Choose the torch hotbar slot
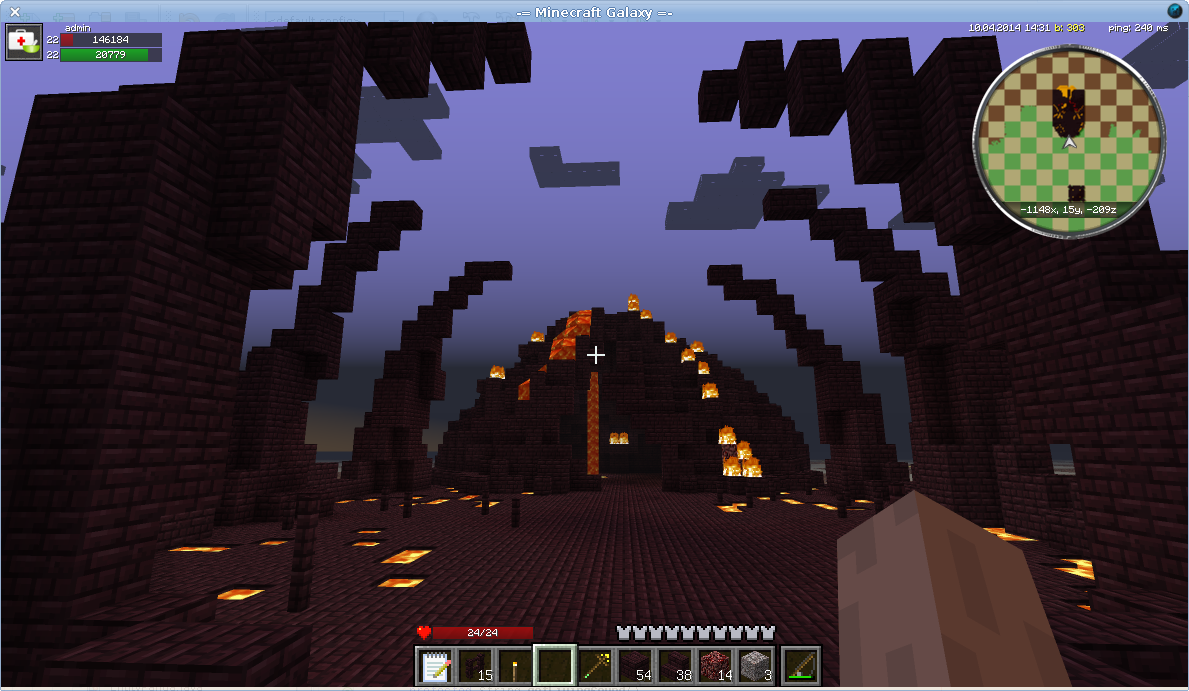This screenshot has width=1189, height=691. coord(515,665)
